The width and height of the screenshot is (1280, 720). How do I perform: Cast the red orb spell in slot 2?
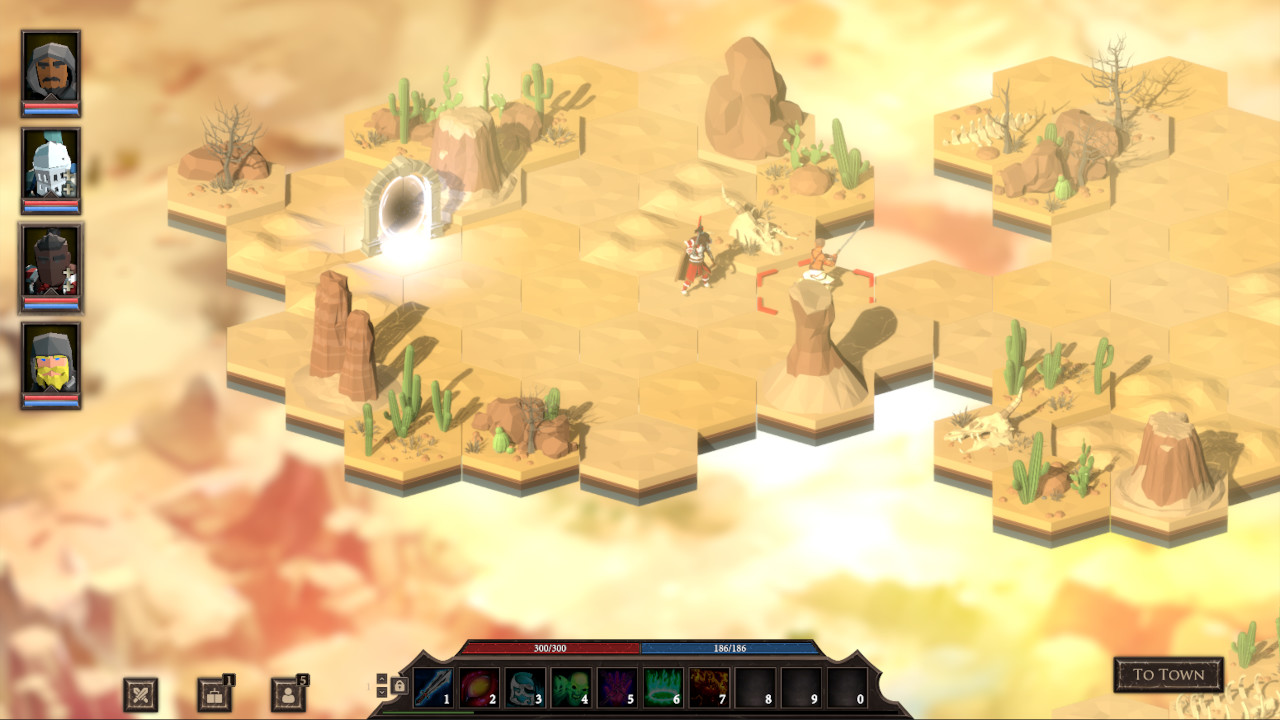point(478,686)
